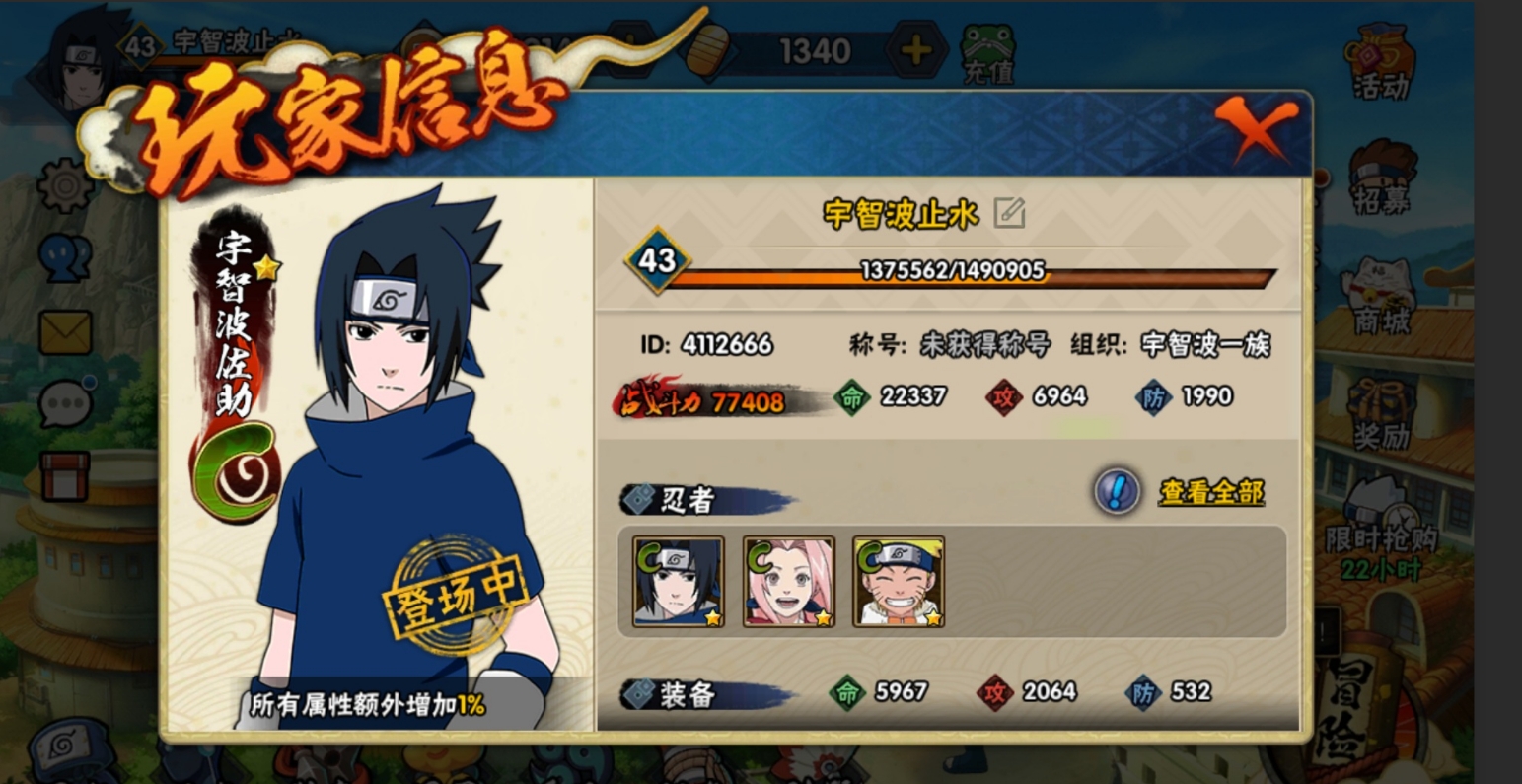
Task: Add currency with the plus button beside 1340
Action: [915, 51]
